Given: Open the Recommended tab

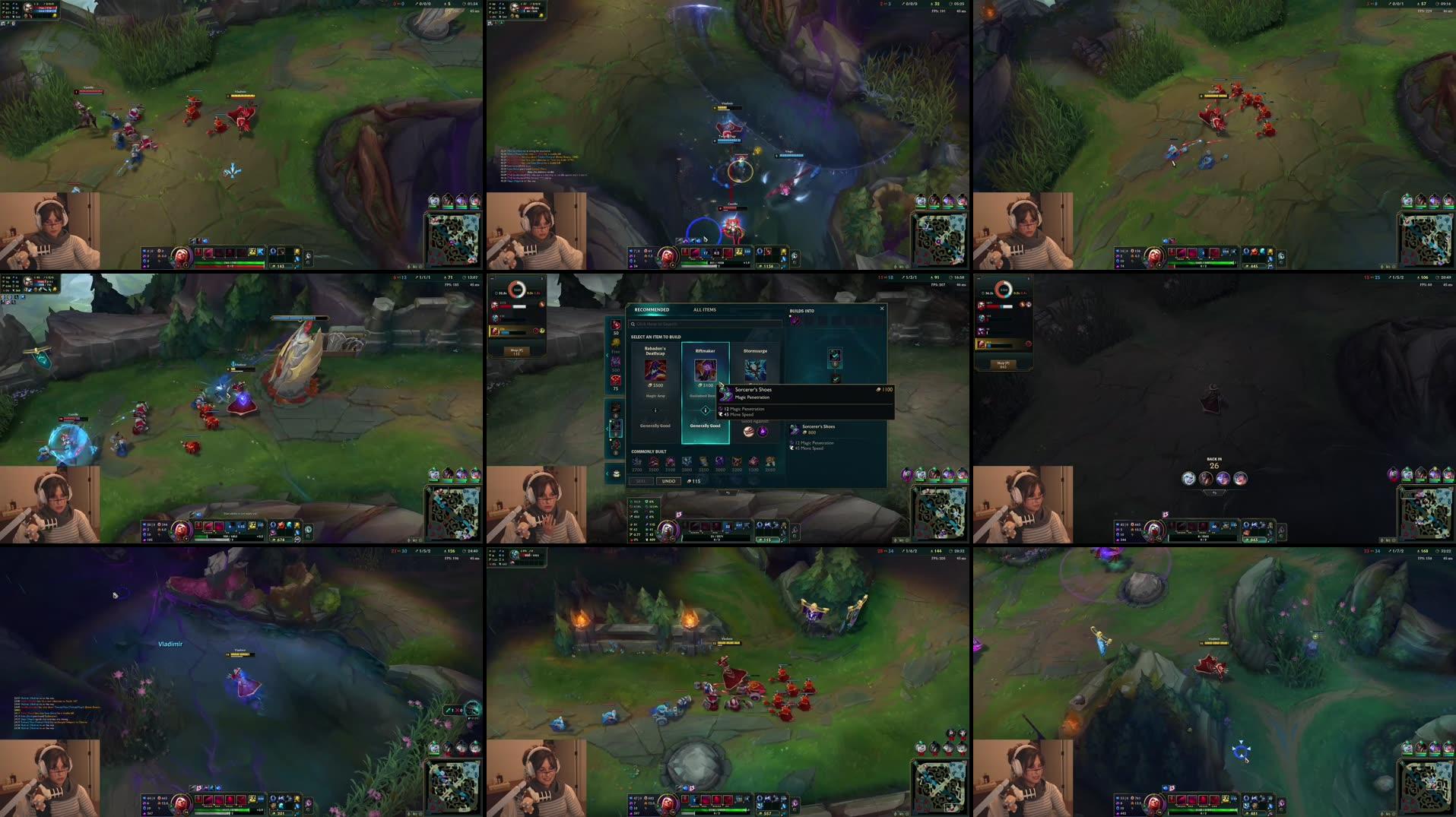Looking at the screenshot, I should click(651, 309).
